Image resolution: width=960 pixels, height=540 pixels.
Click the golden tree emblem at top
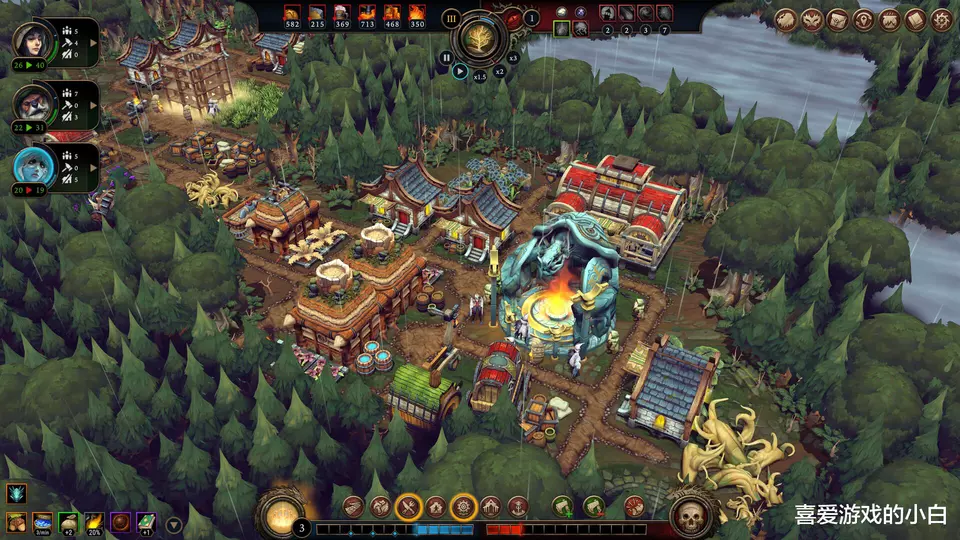point(480,38)
